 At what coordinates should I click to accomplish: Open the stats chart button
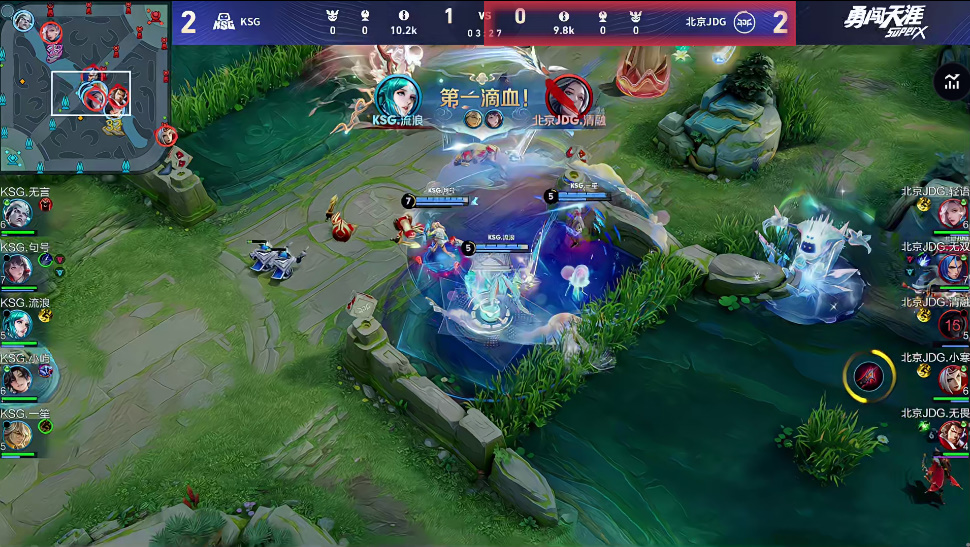point(950,83)
